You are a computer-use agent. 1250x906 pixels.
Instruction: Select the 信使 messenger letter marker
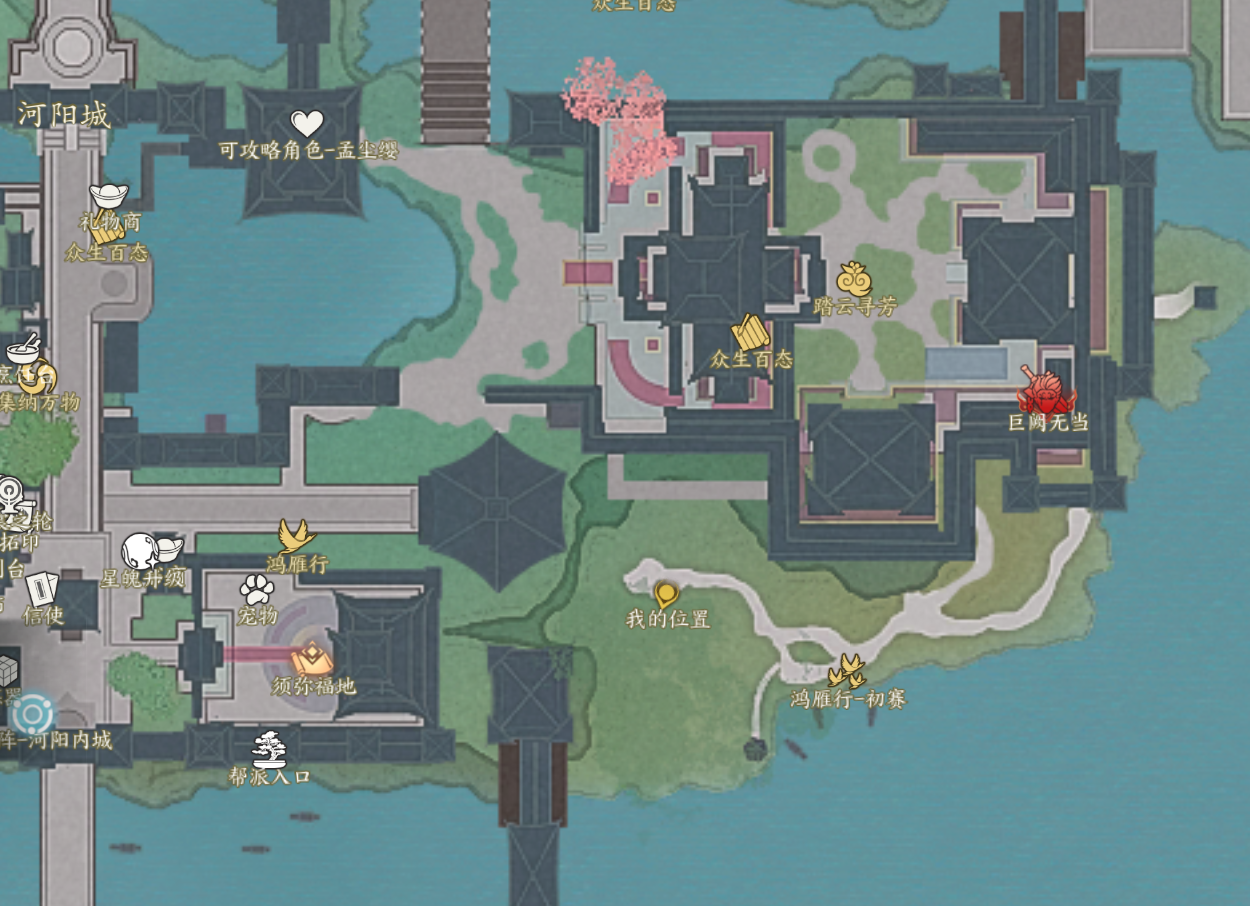[42, 589]
